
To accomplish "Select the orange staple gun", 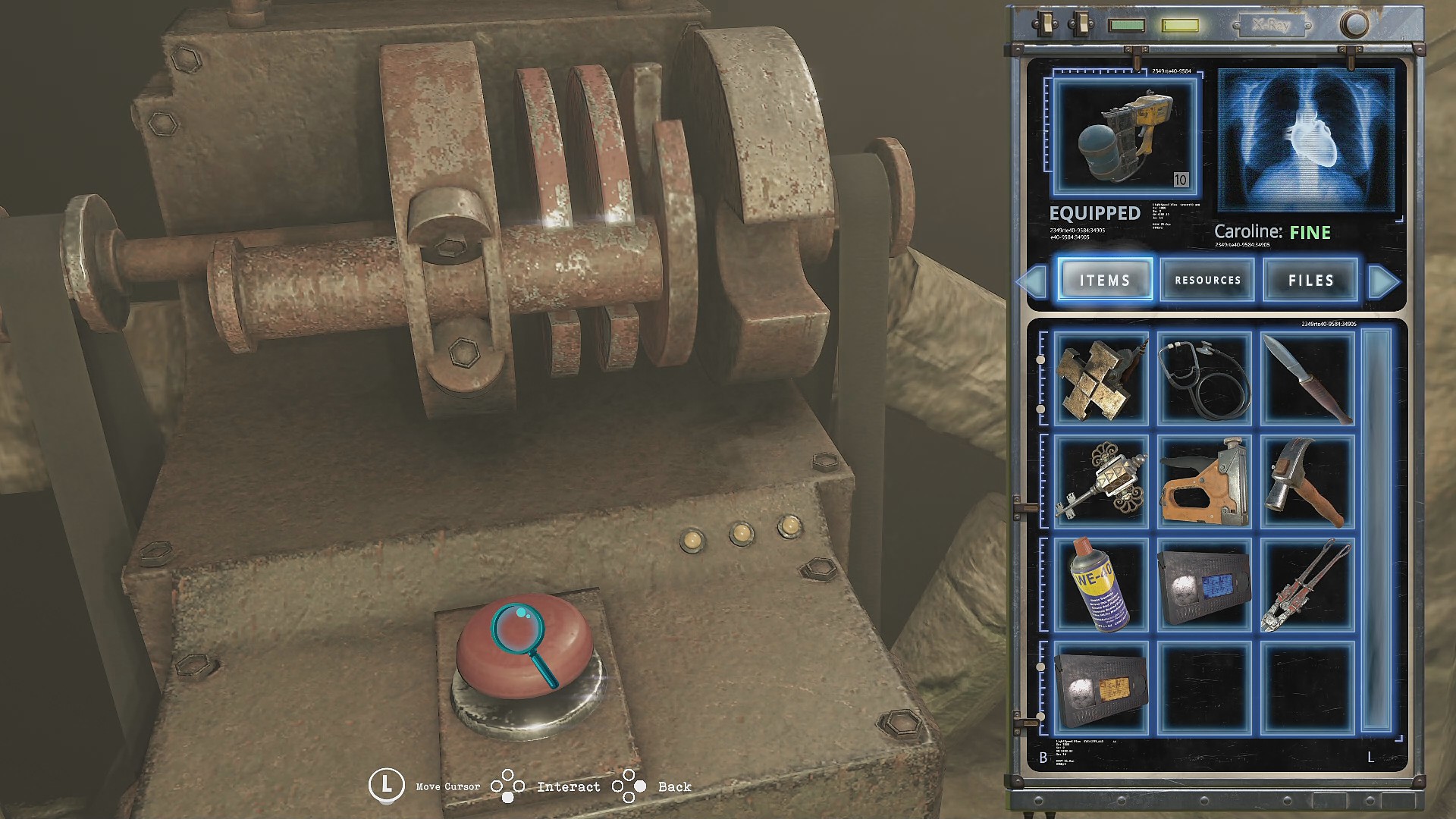I will (x=1204, y=482).
